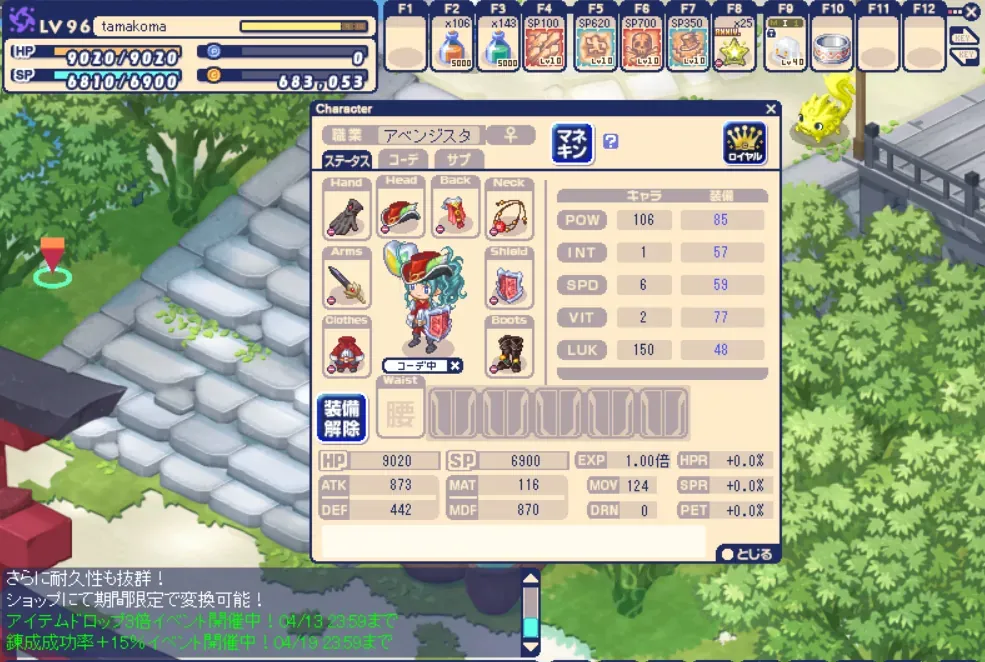Use the star item in F8 slot

coord(735,43)
